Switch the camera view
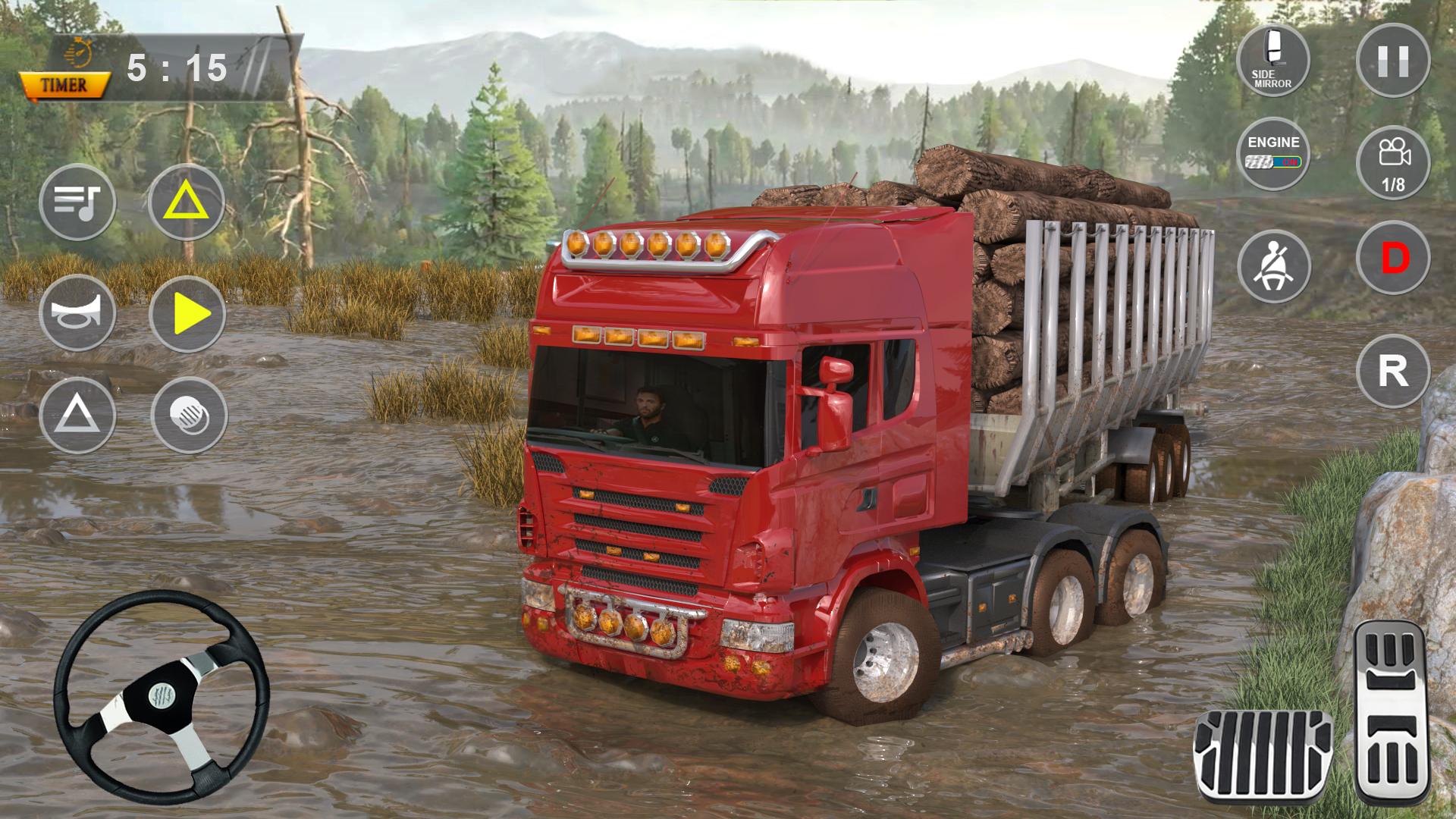 [x=1393, y=163]
